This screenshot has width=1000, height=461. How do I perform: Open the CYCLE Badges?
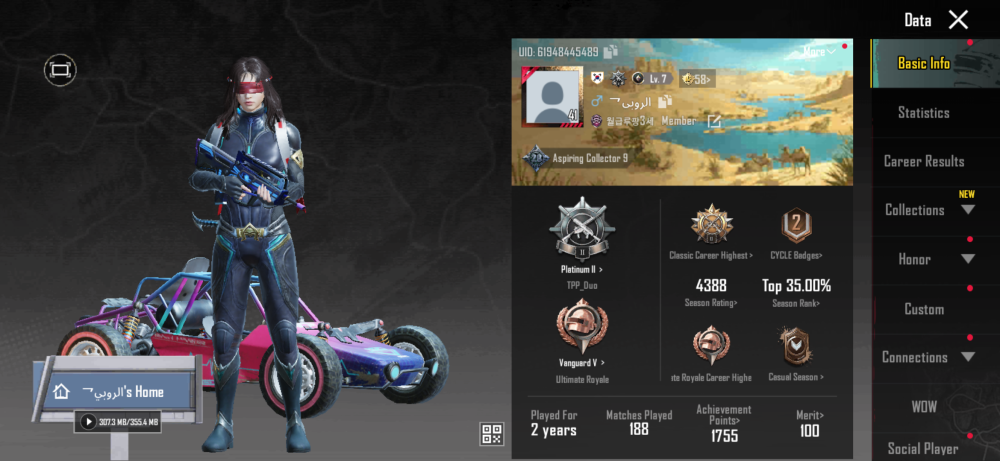[796, 228]
